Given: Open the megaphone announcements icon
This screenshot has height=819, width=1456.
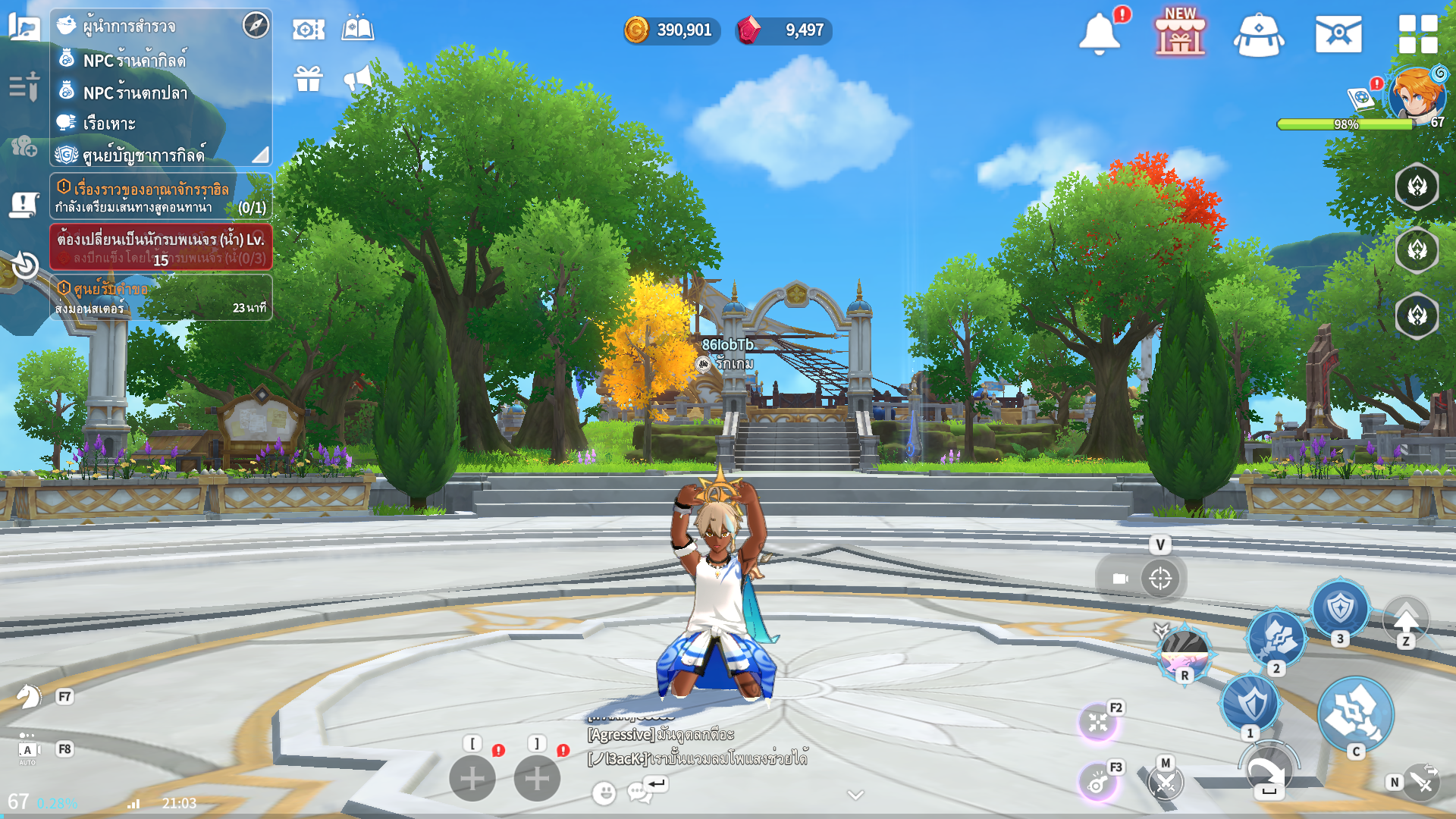Looking at the screenshot, I should tap(358, 78).
